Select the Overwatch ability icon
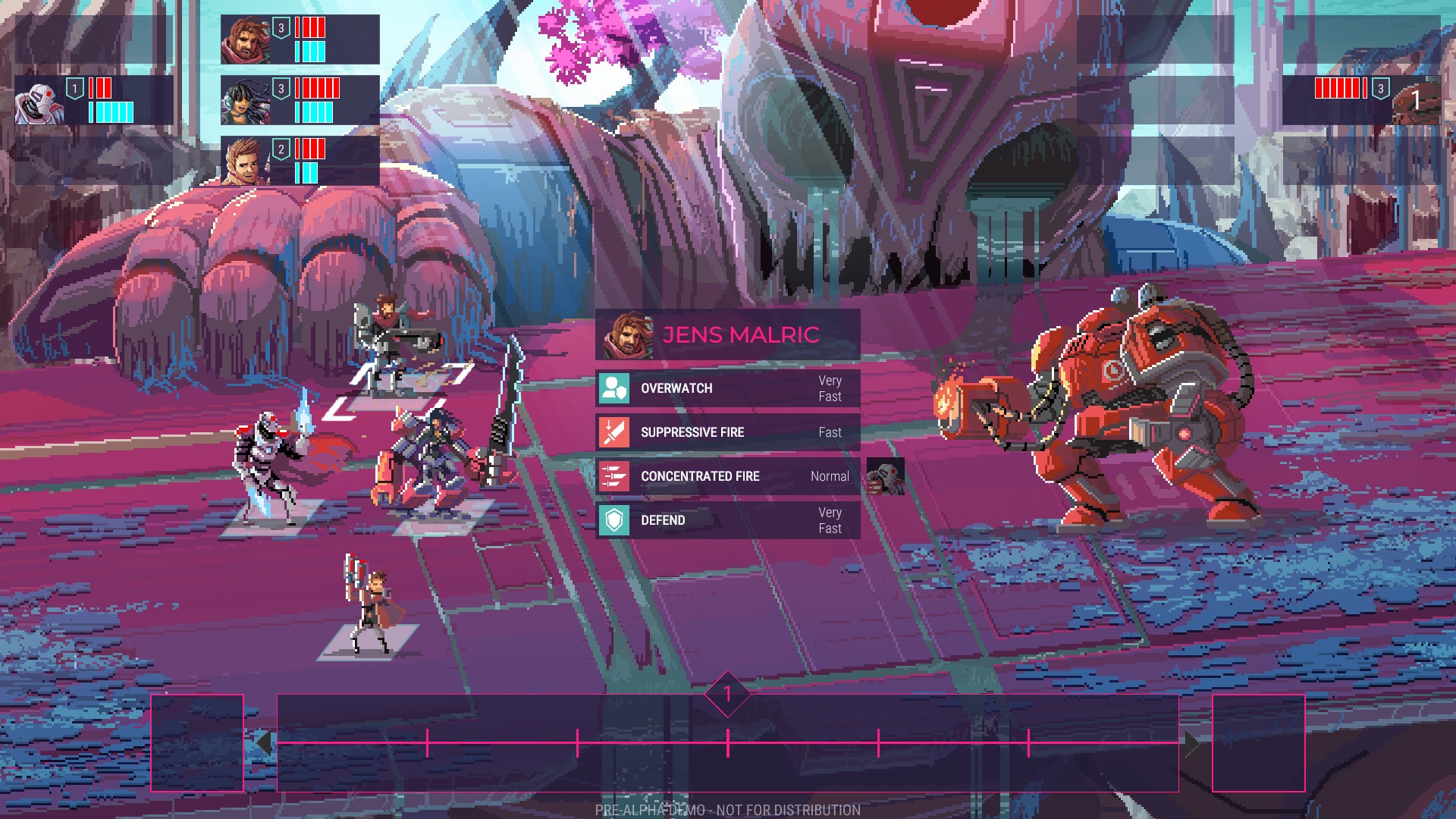This screenshot has height=819, width=1456. [x=616, y=388]
